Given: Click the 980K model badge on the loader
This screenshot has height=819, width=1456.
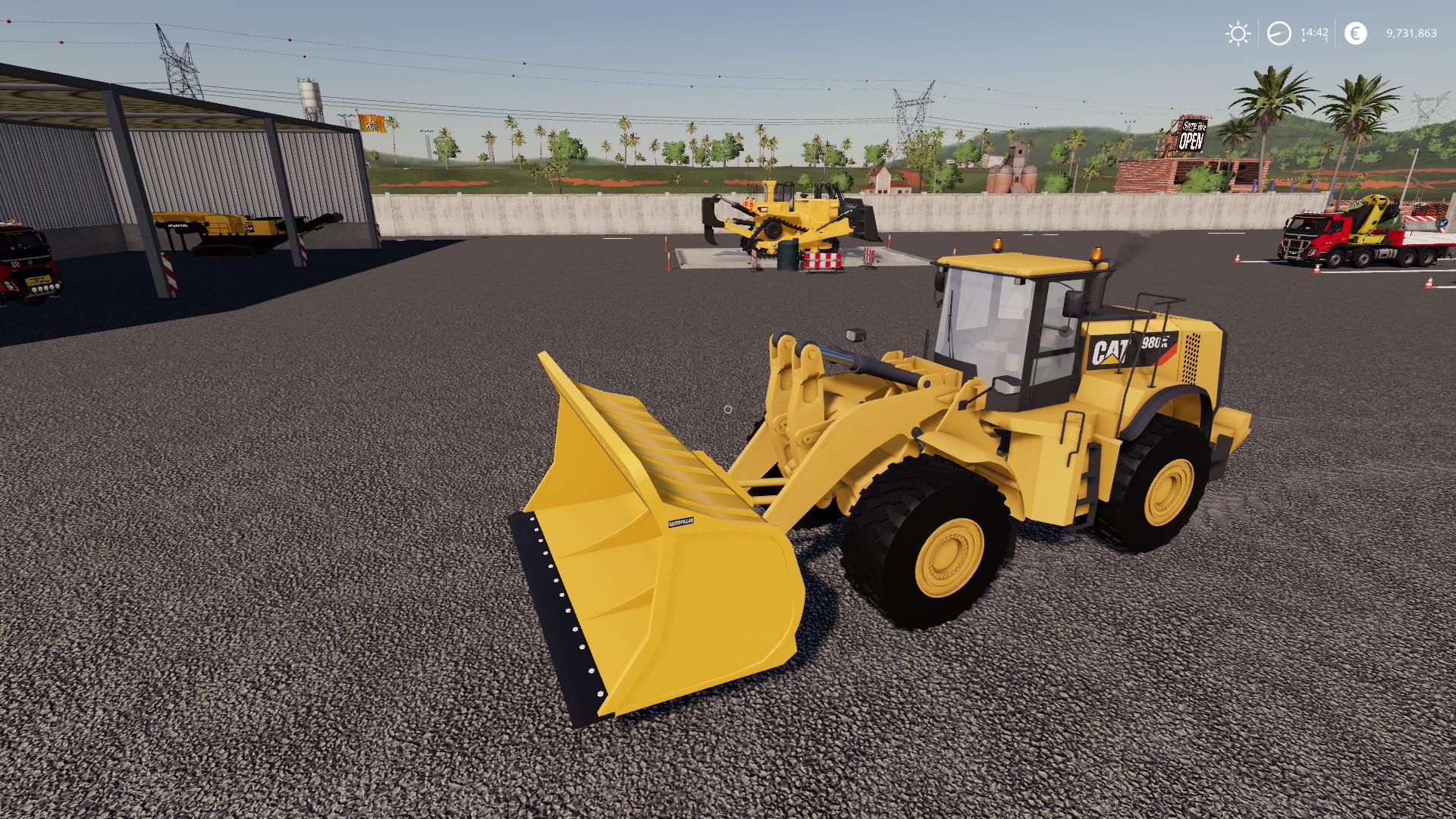Looking at the screenshot, I should click(x=1156, y=343).
